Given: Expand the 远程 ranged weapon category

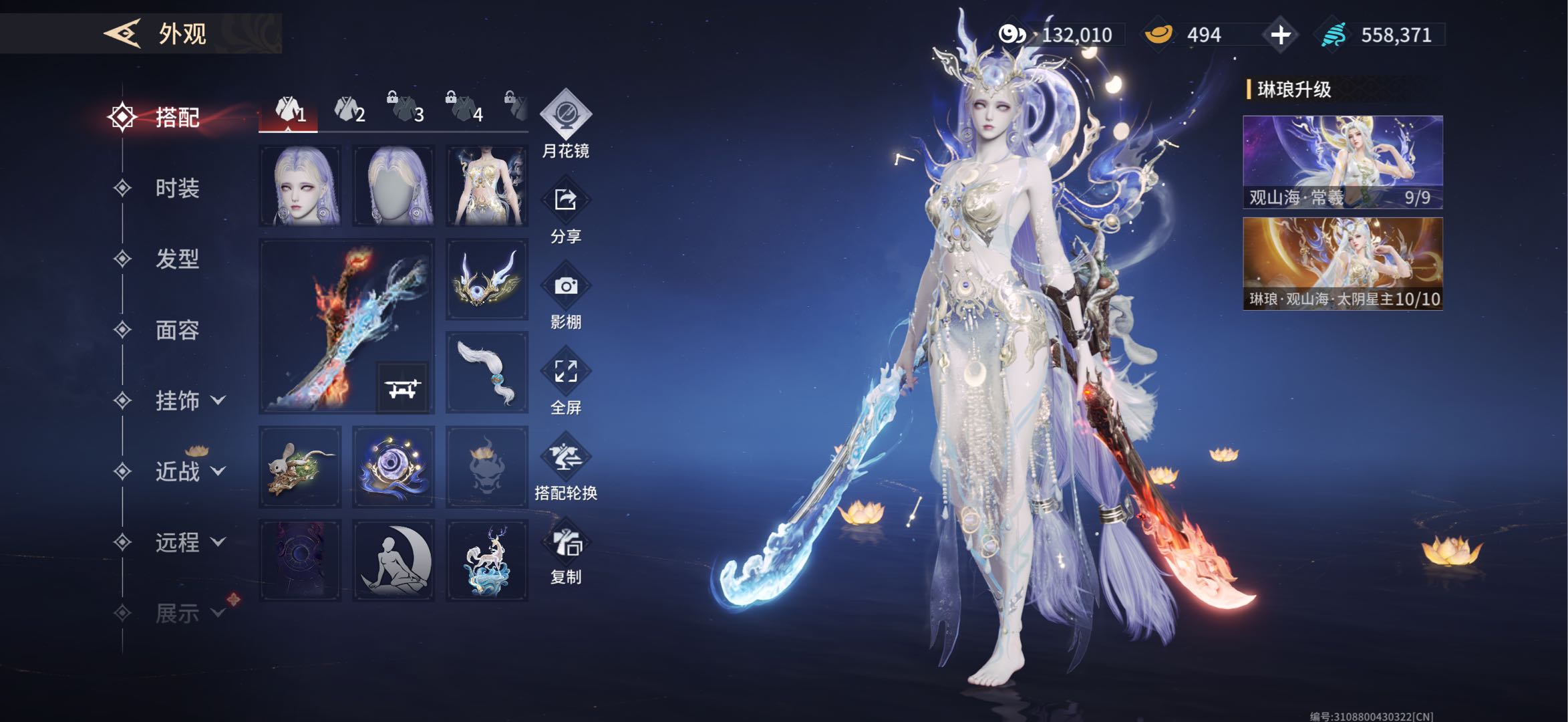Looking at the screenshot, I should [x=189, y=543].
